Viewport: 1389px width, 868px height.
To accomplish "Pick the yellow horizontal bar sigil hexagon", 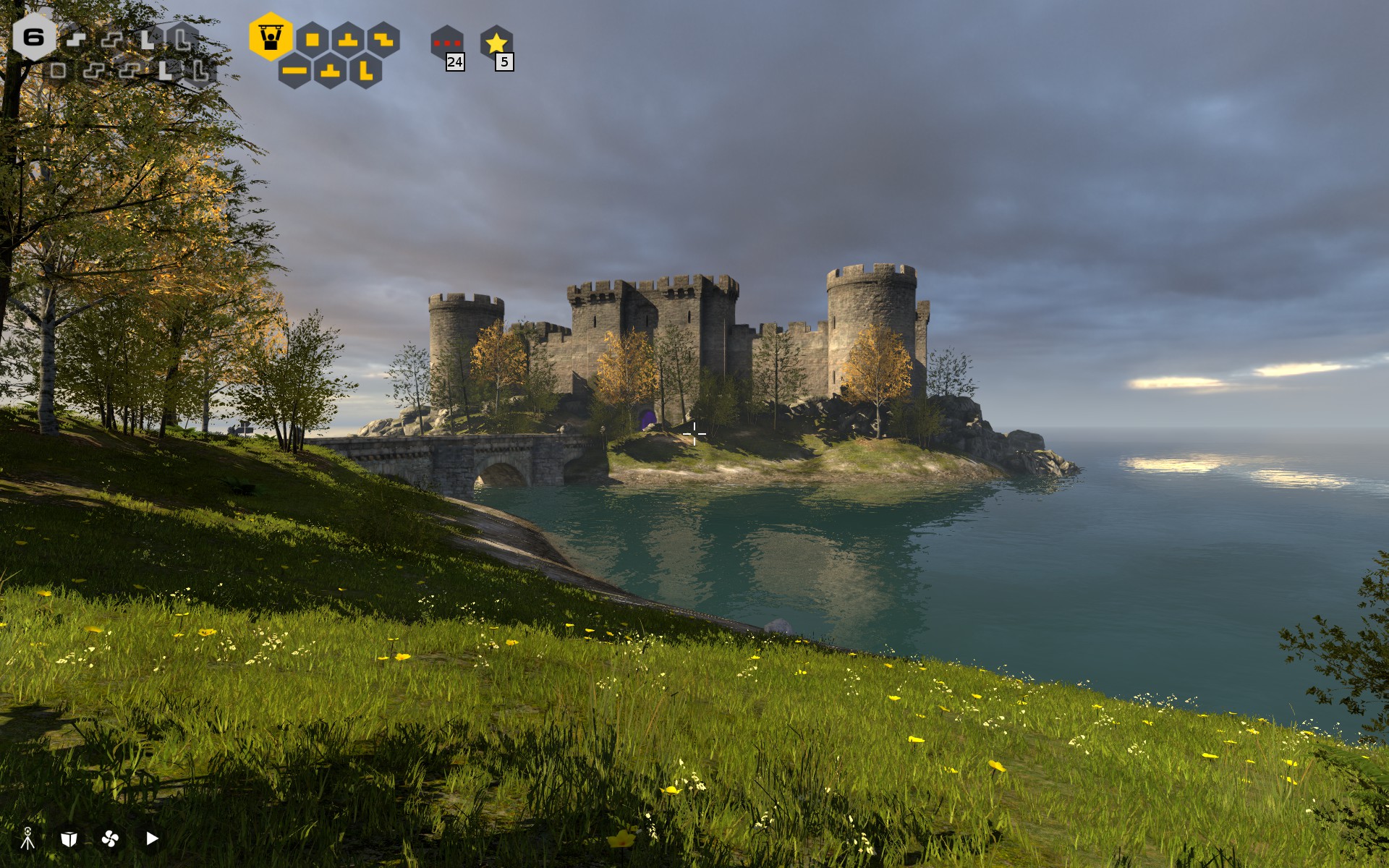I will pos(294,71).
